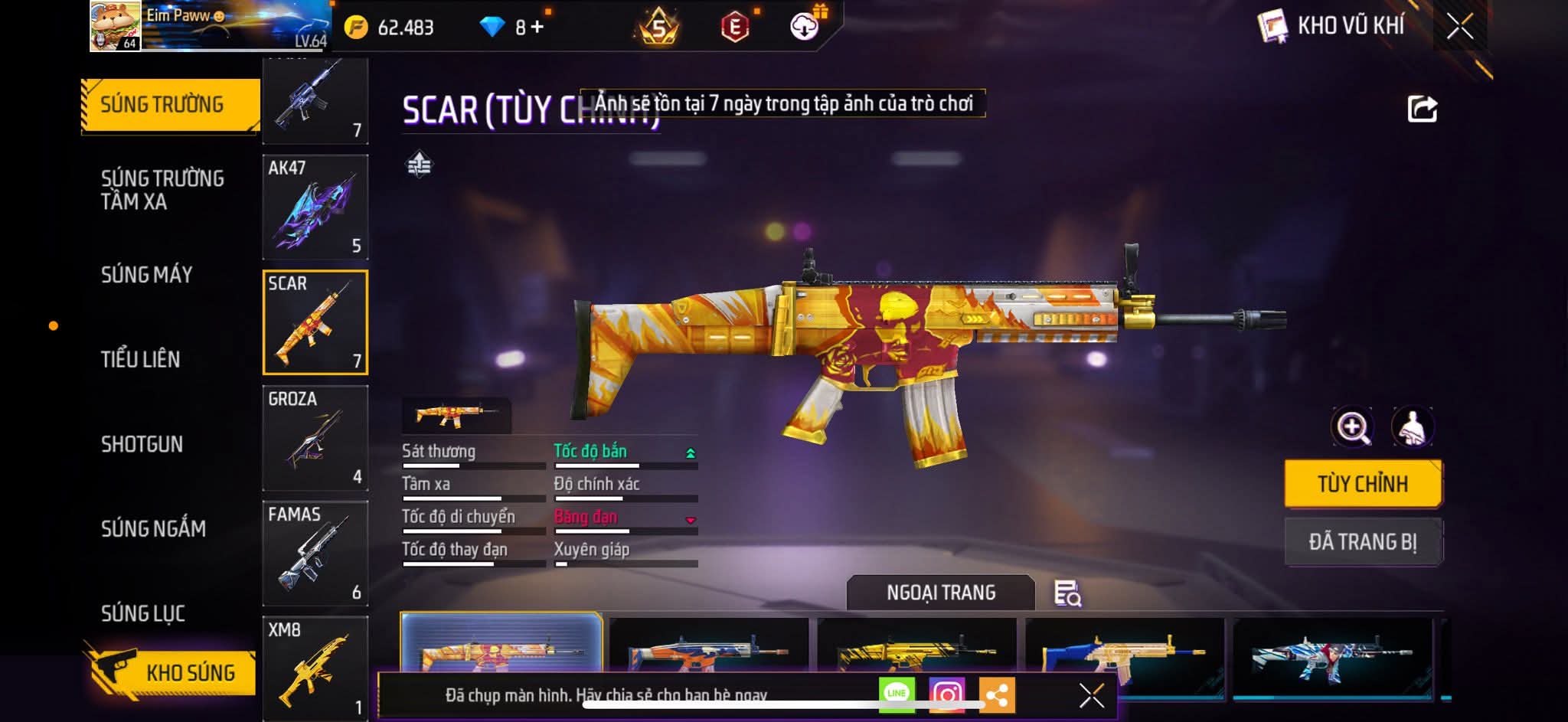
Task: Pick the XM8 weapon tile
Action: [x=315, y=668]
